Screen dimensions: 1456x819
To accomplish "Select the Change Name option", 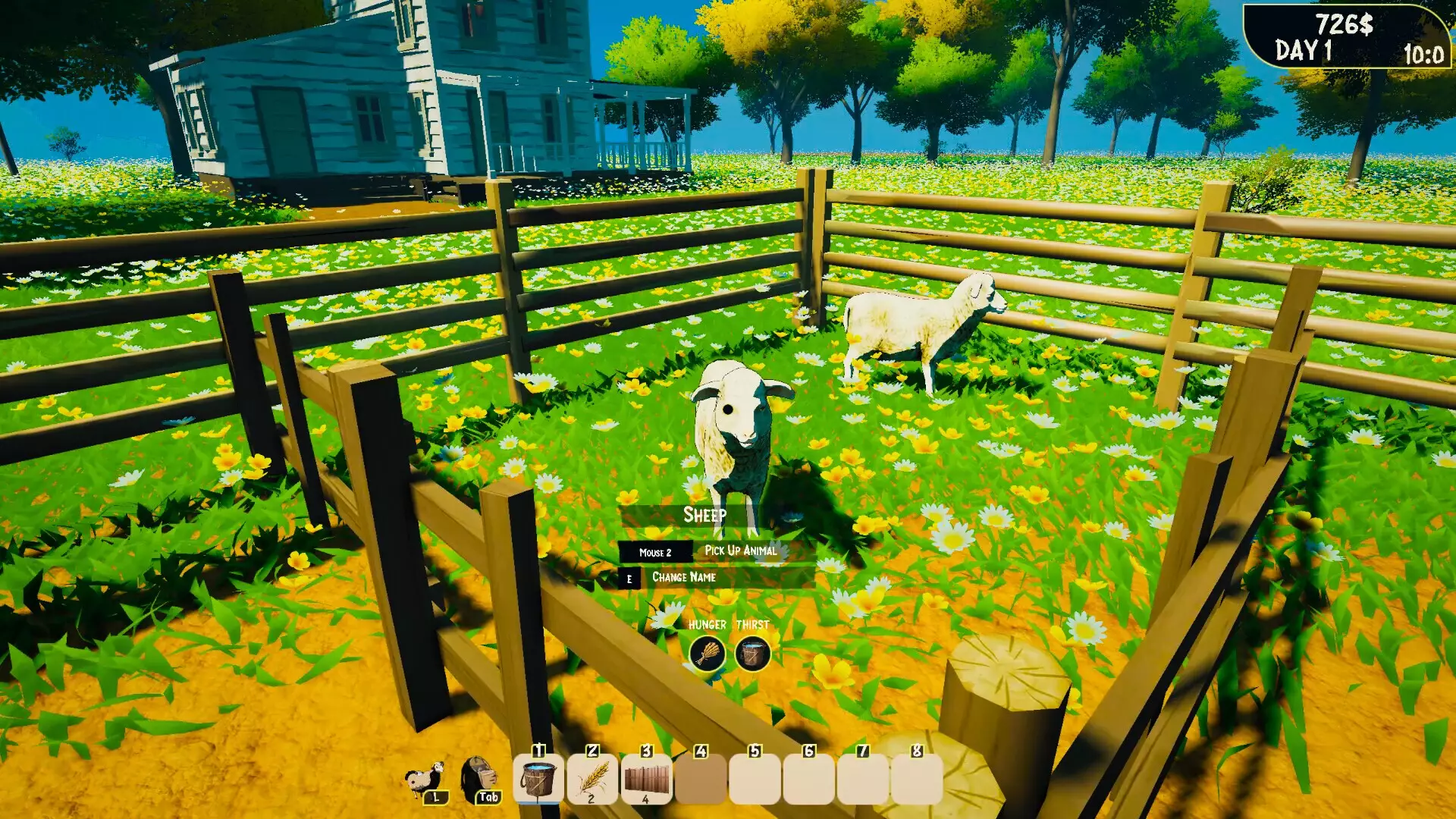I will 682,576.
